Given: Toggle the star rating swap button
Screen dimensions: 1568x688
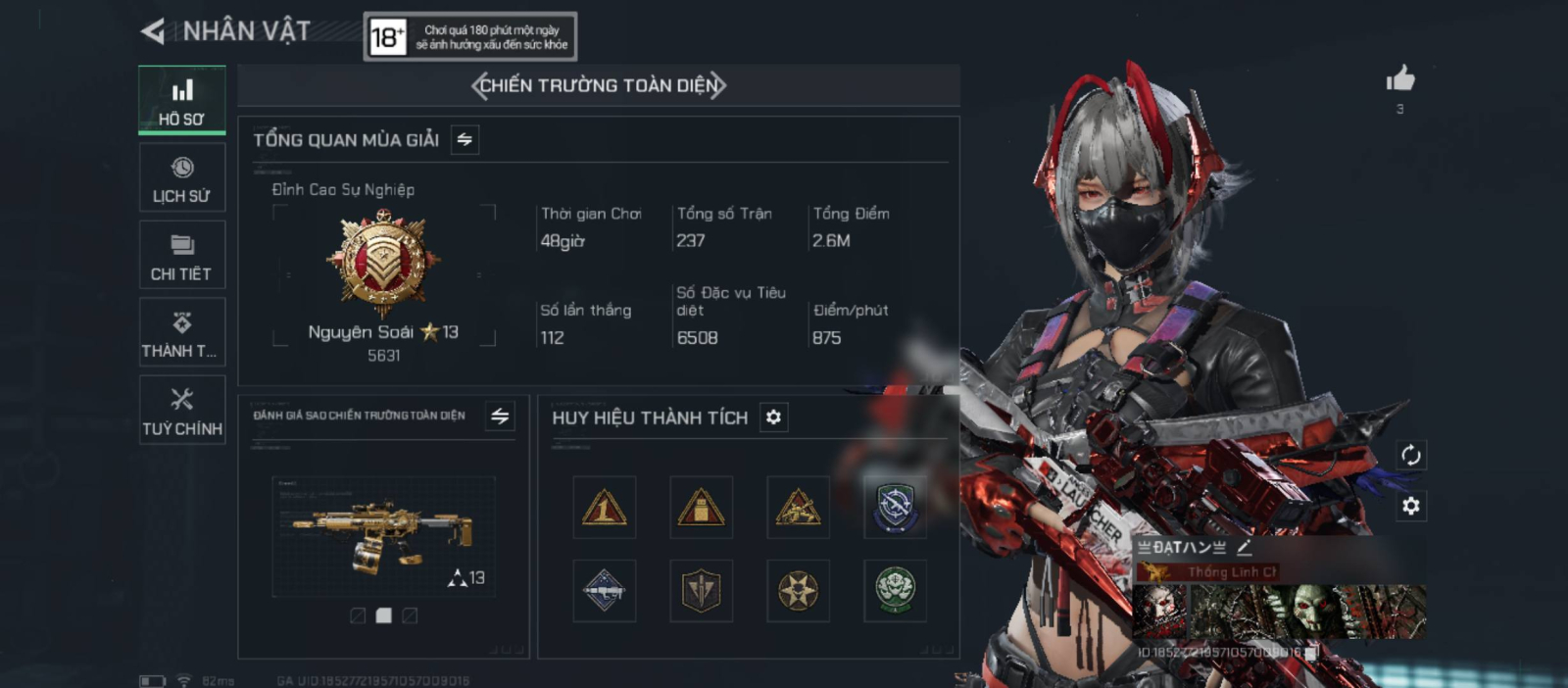Looking at the screenshot, I should tap(500, 417).
